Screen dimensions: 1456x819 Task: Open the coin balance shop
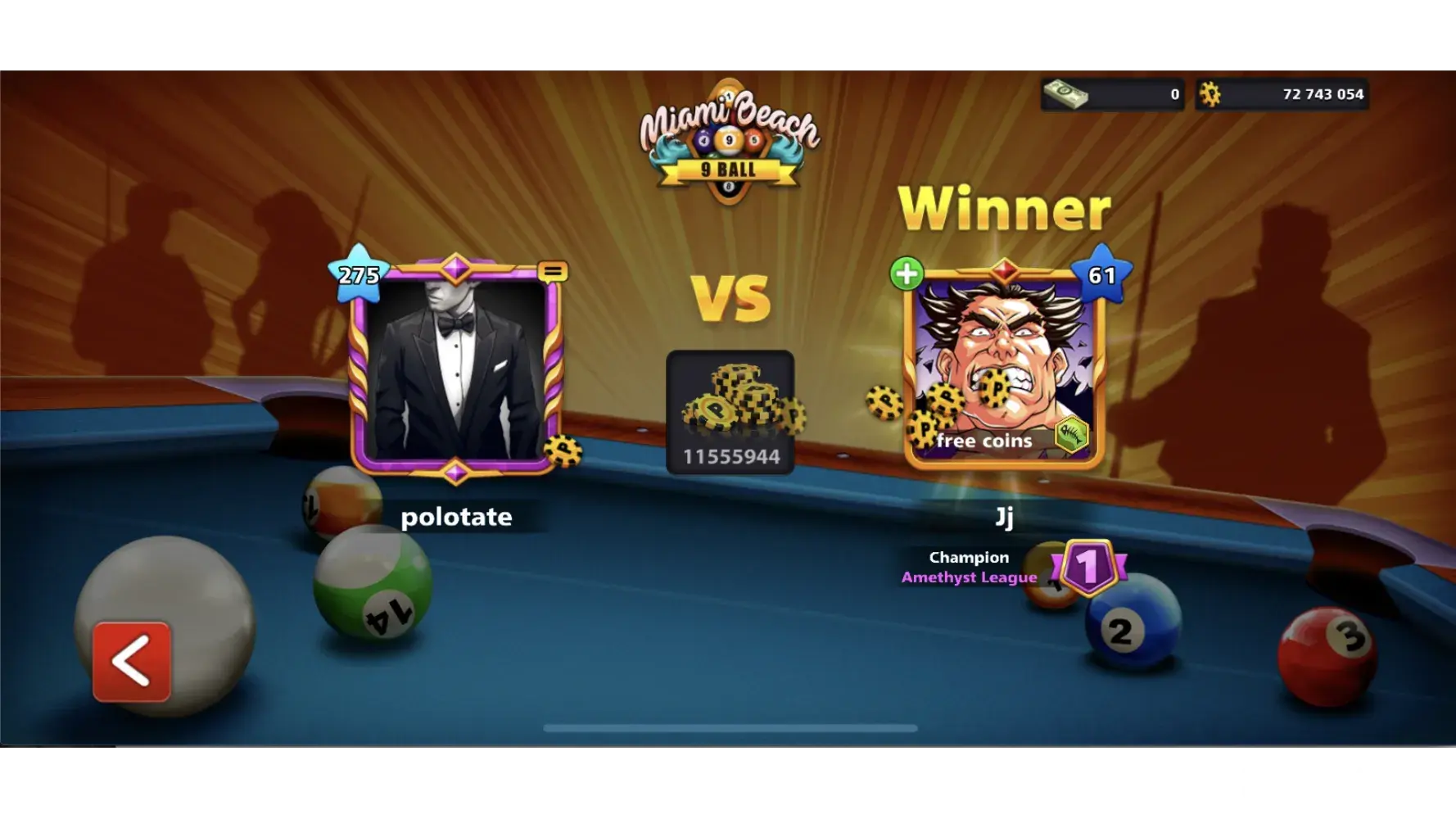(x=1282, y=94)
